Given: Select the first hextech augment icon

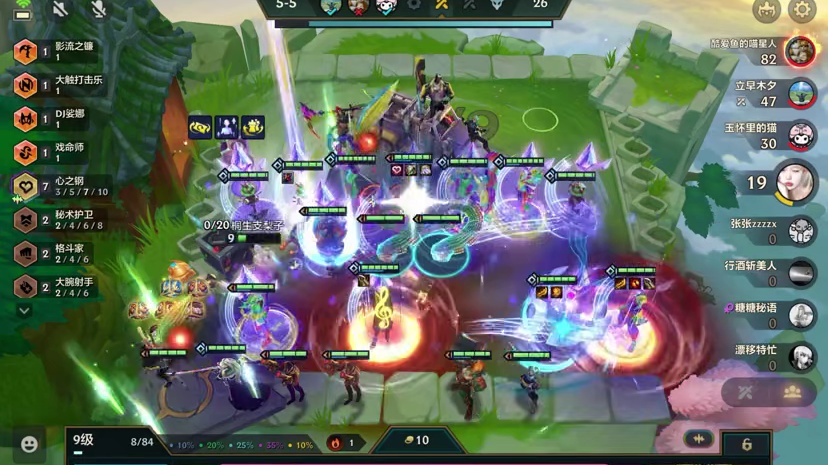Looking at the screenshot, I should [x=200, y=128].
